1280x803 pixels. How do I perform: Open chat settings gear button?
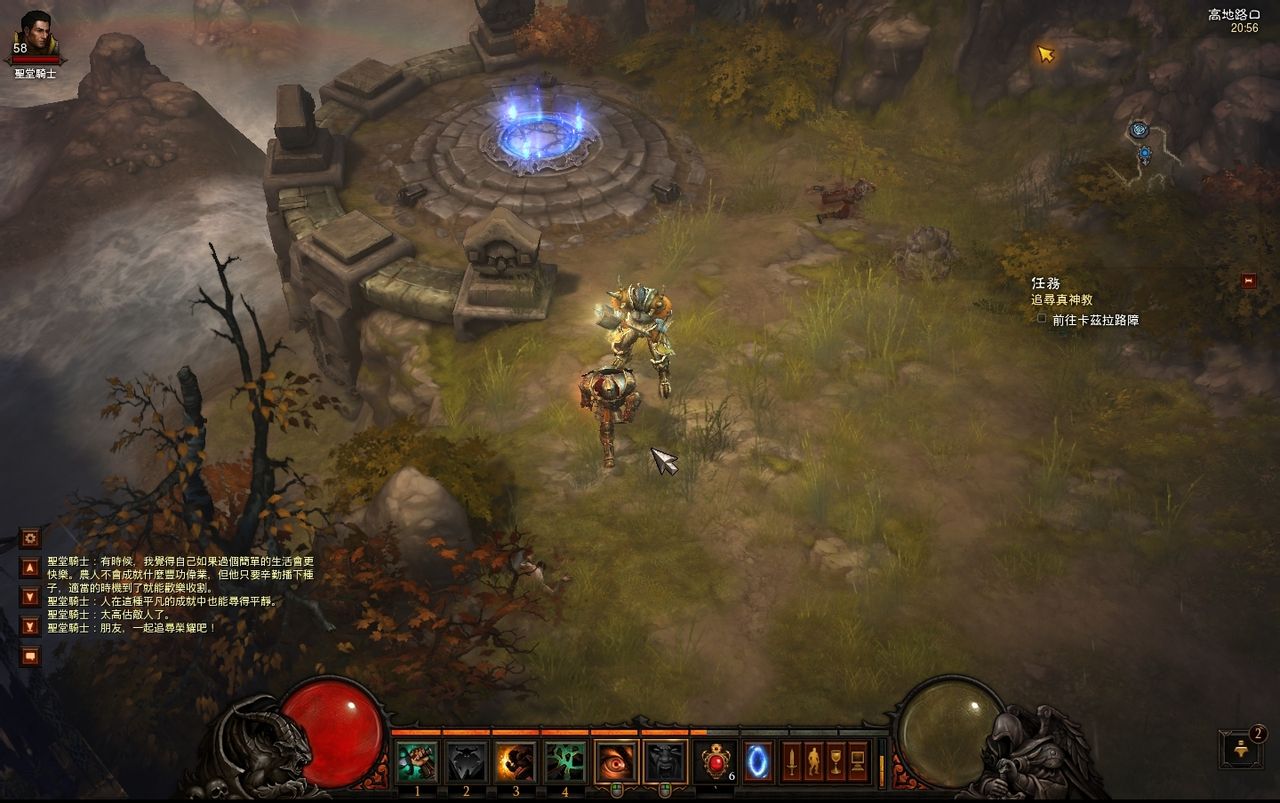(30, 538)
